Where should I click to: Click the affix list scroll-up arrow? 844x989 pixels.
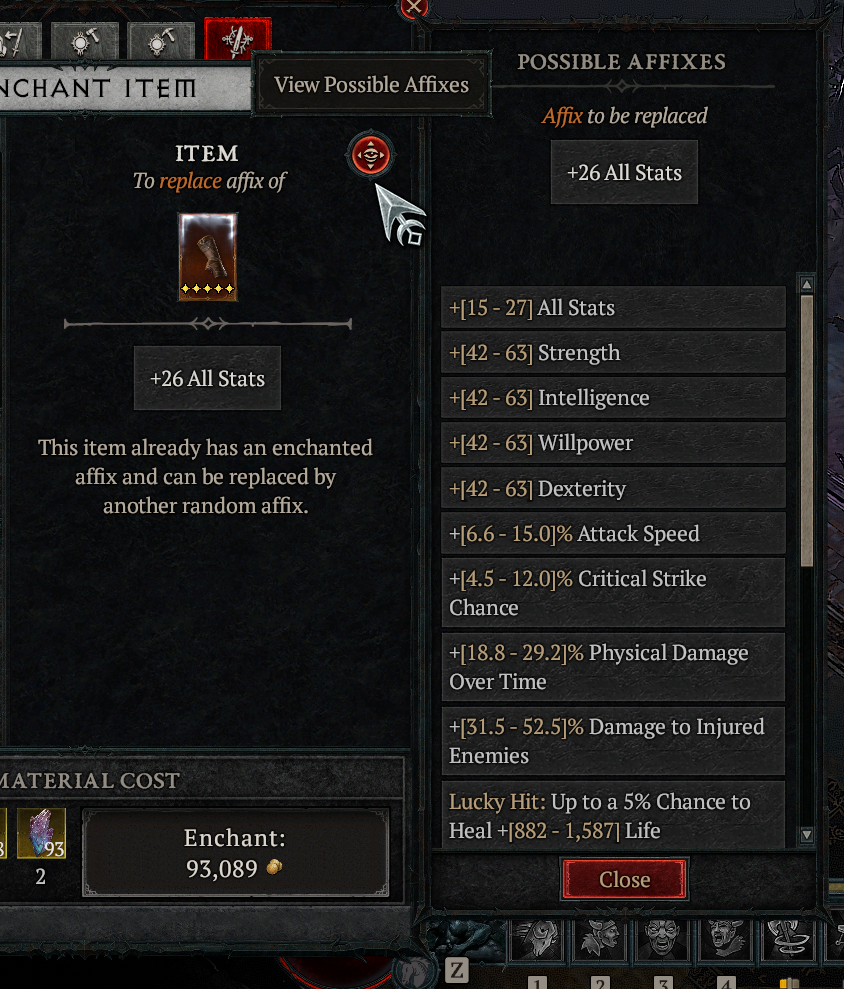click(807, 285)
